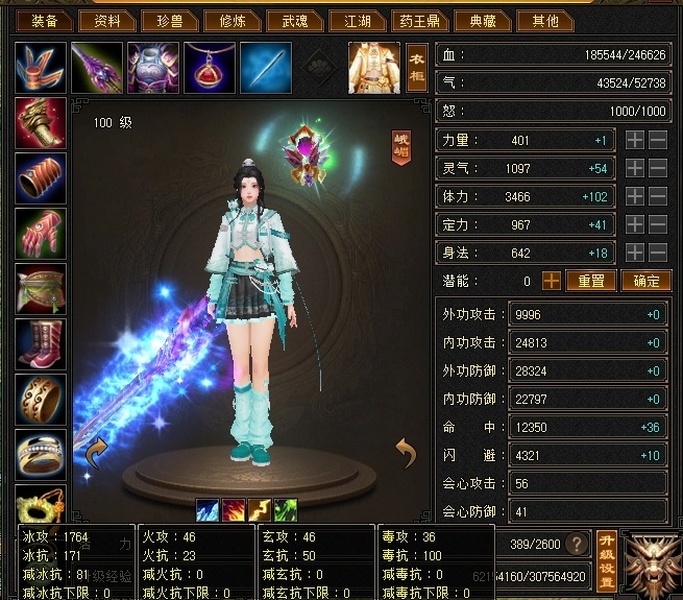Switch to the 武魂 tab
The width and height of the screenshot is (683, 600).
[x=294, y=21]
